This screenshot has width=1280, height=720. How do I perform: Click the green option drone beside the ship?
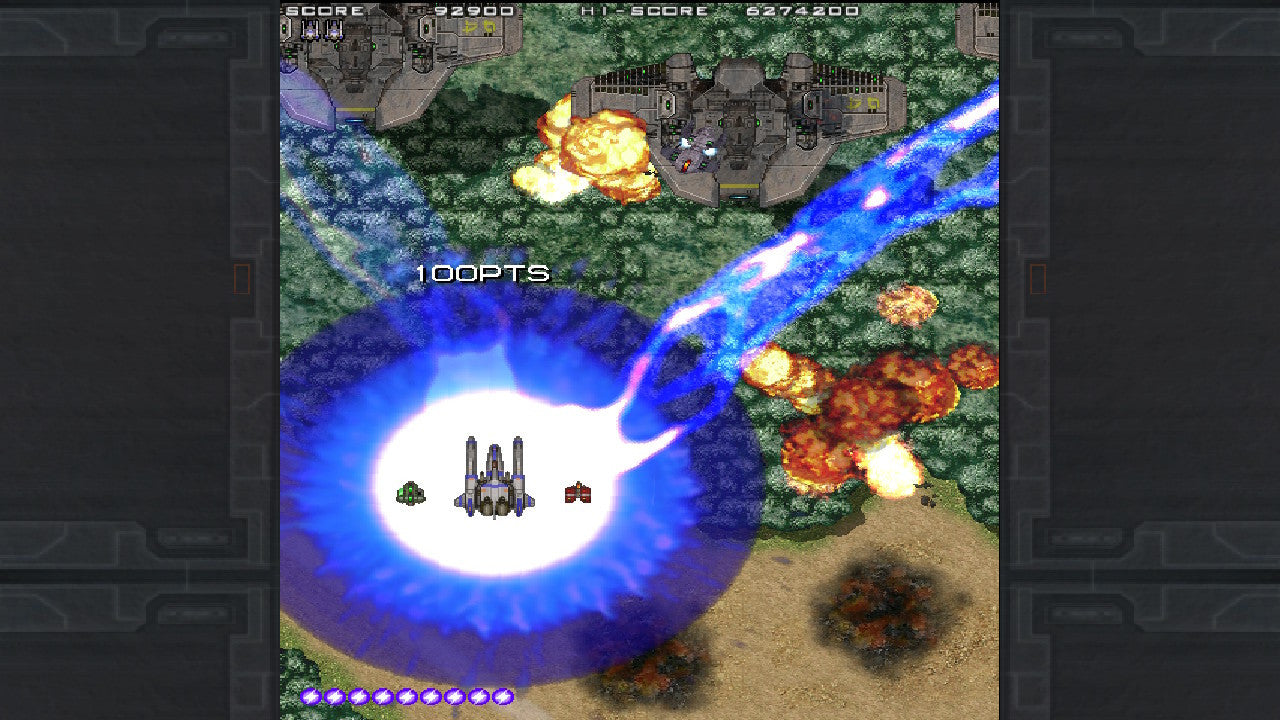411,492
